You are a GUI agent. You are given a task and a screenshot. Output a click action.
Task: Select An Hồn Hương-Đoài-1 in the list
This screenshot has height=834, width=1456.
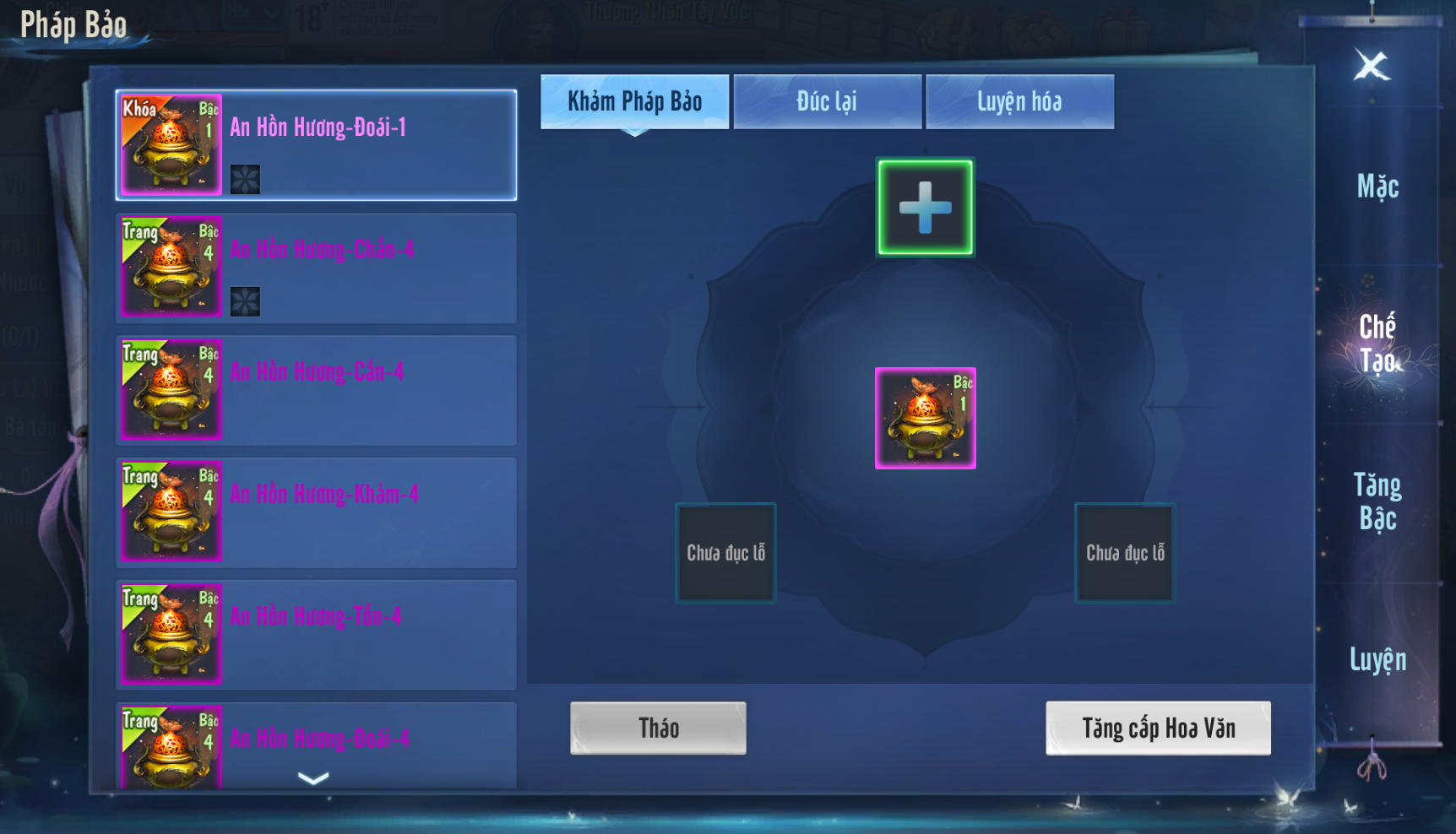pos(316,145)
